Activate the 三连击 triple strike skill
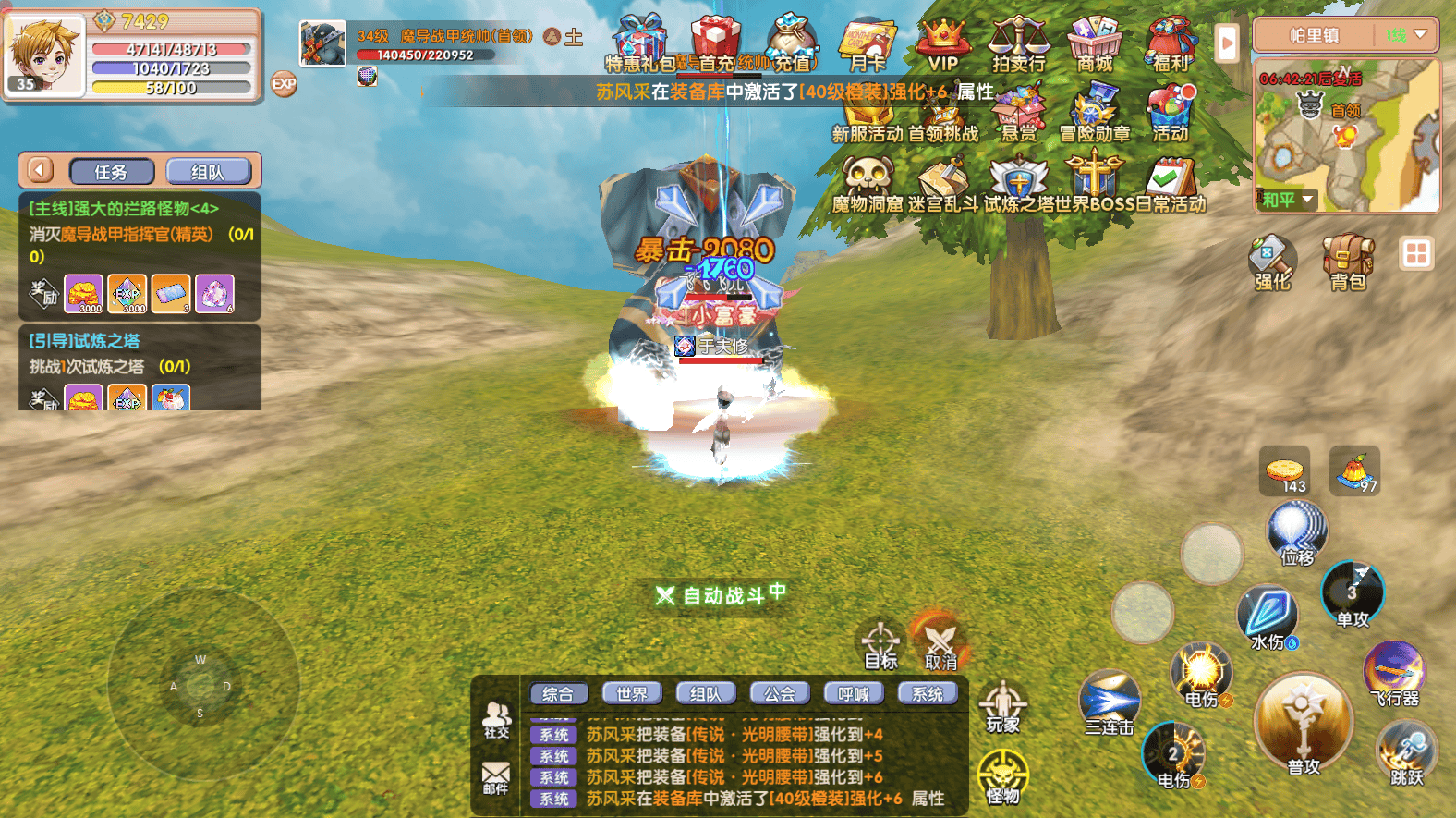The width and height of the screenshot is (1456, 818). click(1110, 702)
